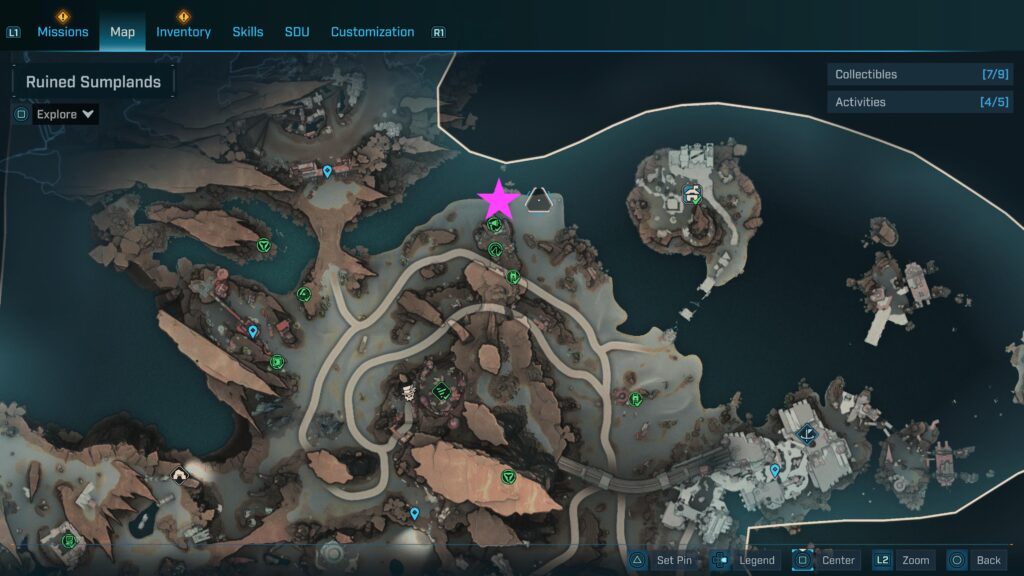Open the Legend option
Viewport: 1024px width, 576px height.
[745, 560]
